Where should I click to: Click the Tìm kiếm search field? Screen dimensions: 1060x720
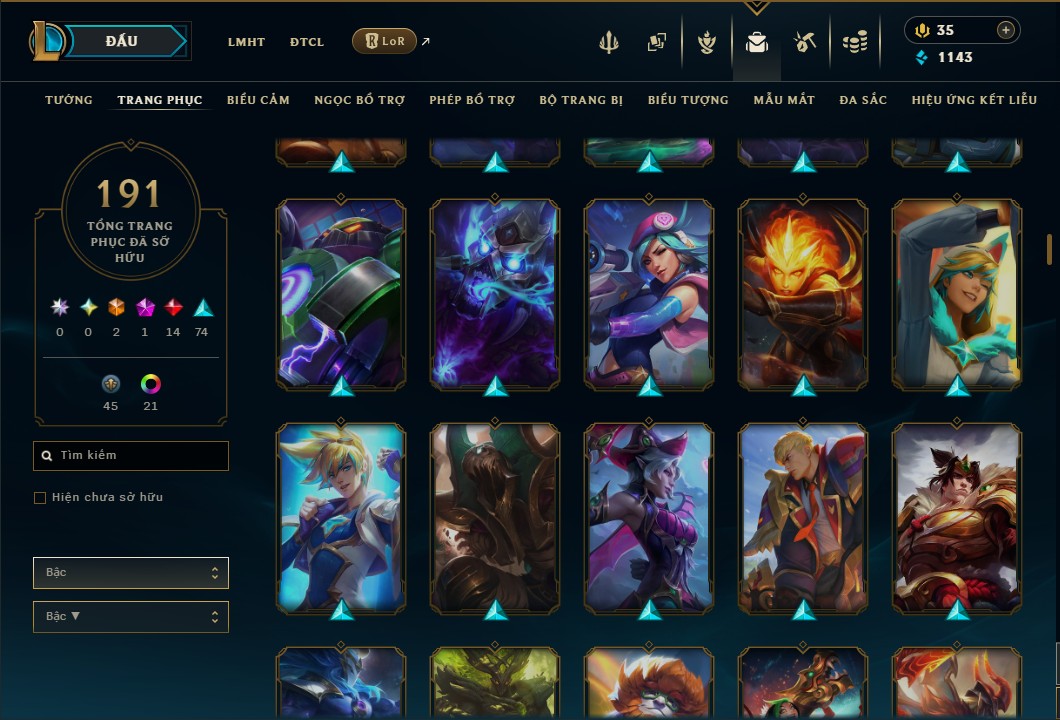[131, 456]
